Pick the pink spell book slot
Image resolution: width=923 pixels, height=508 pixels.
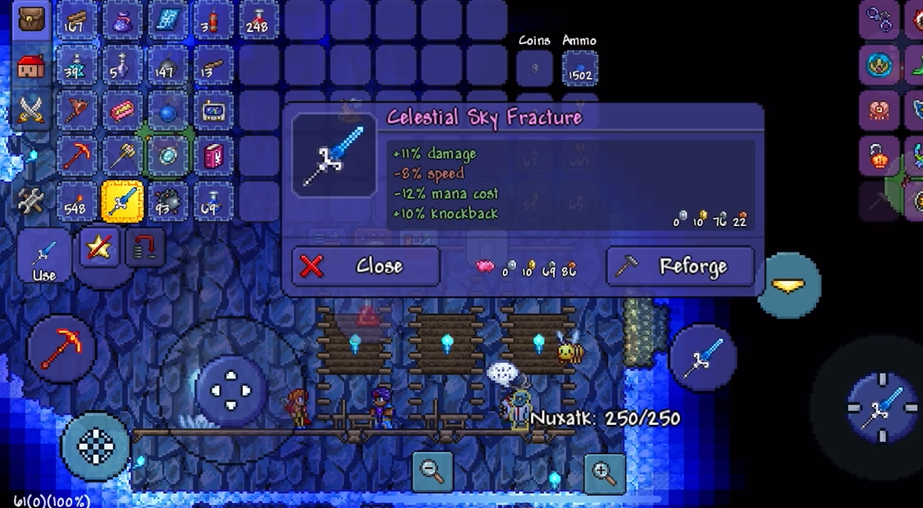point(213,156)
